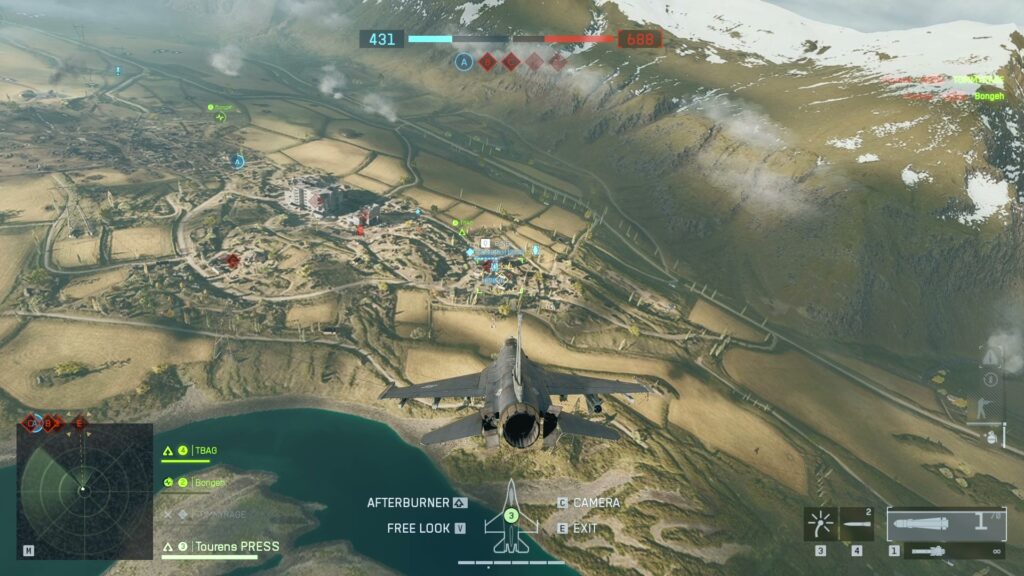Viewport: 1024px width, 576px height.
Task: Select squad member Tourens PRESS
Action: (x=237, y=546)
